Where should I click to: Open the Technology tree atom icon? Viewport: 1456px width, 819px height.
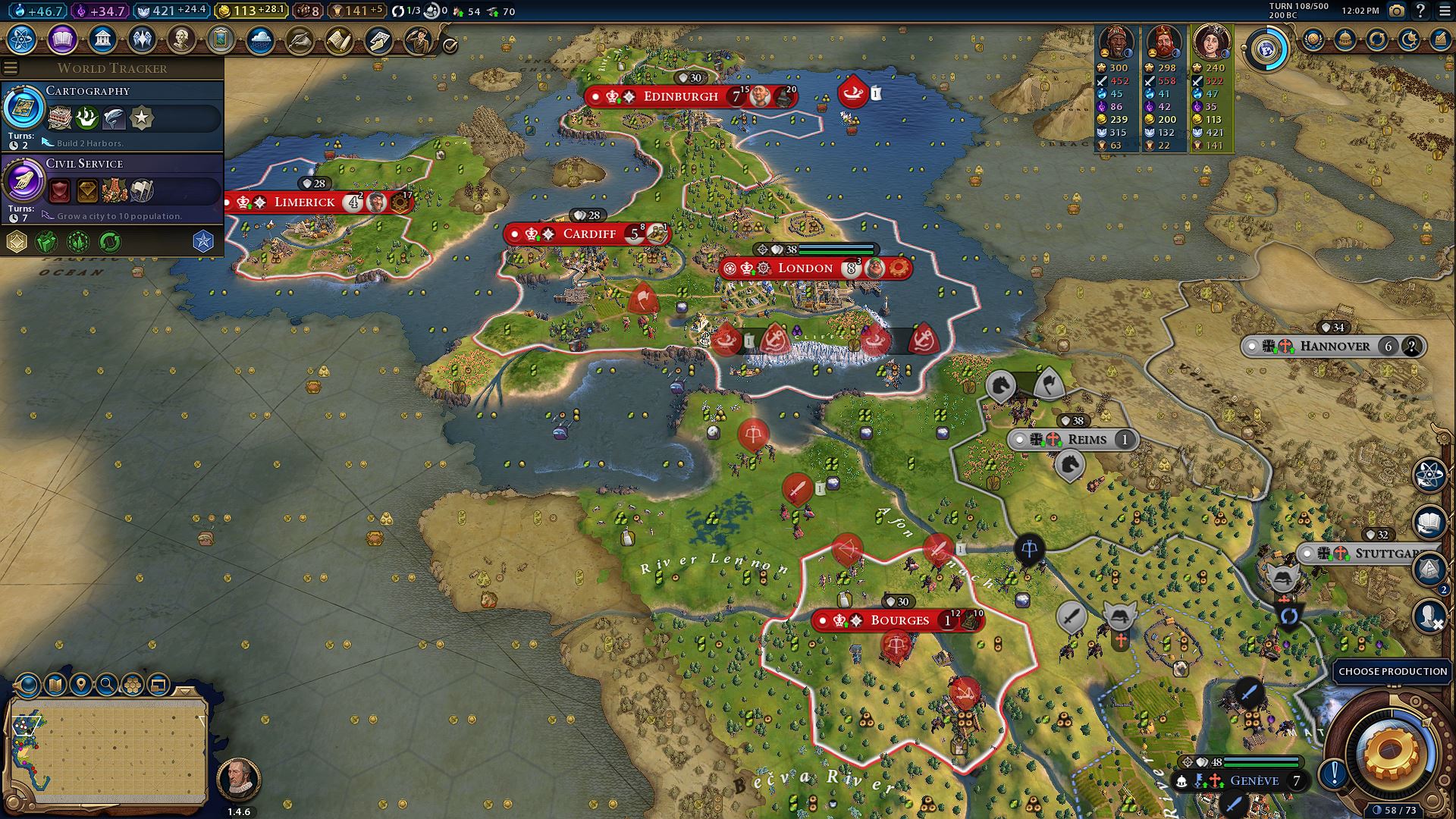pos(22,39)
